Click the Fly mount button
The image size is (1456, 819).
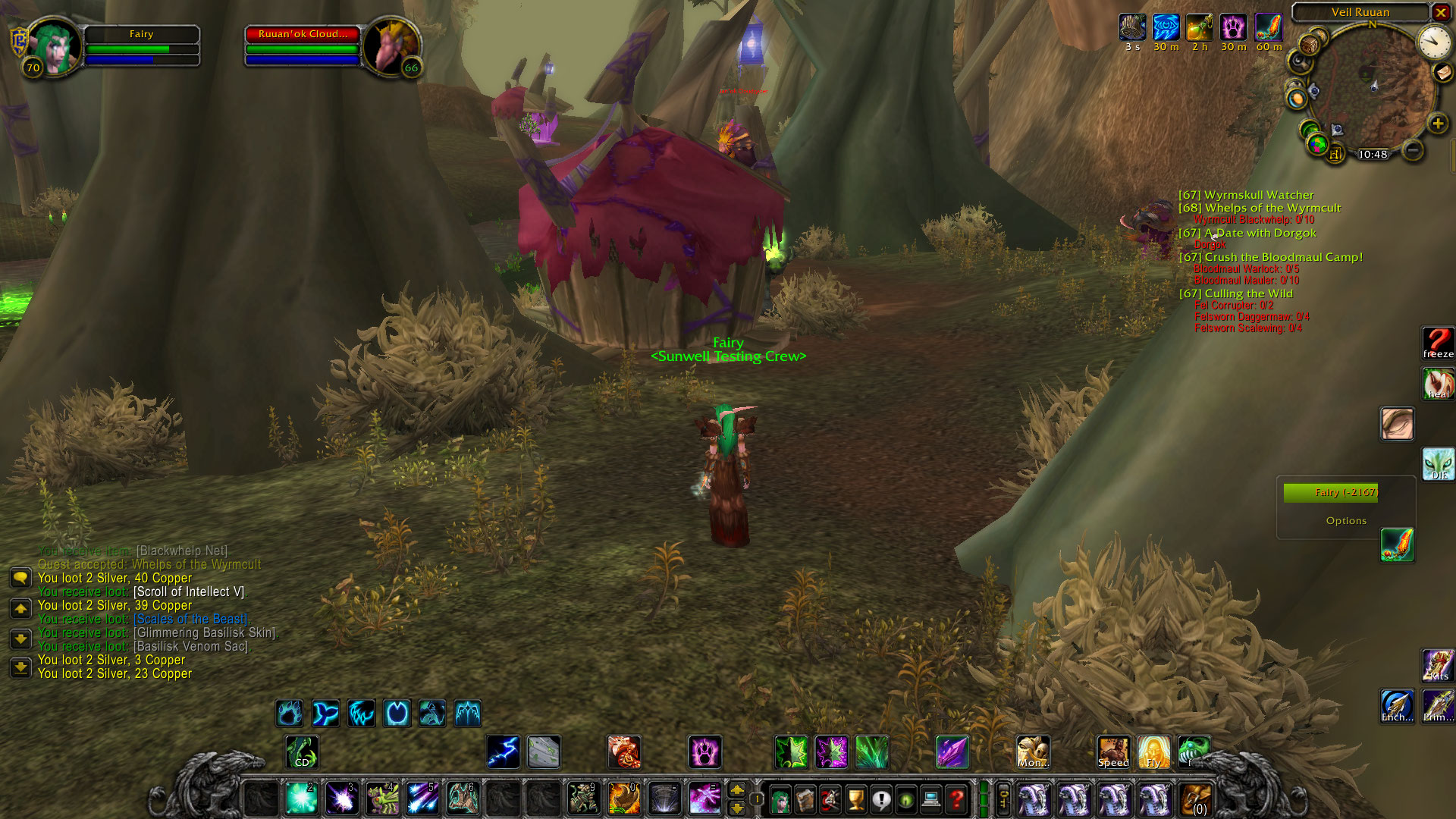point(1154,752)
